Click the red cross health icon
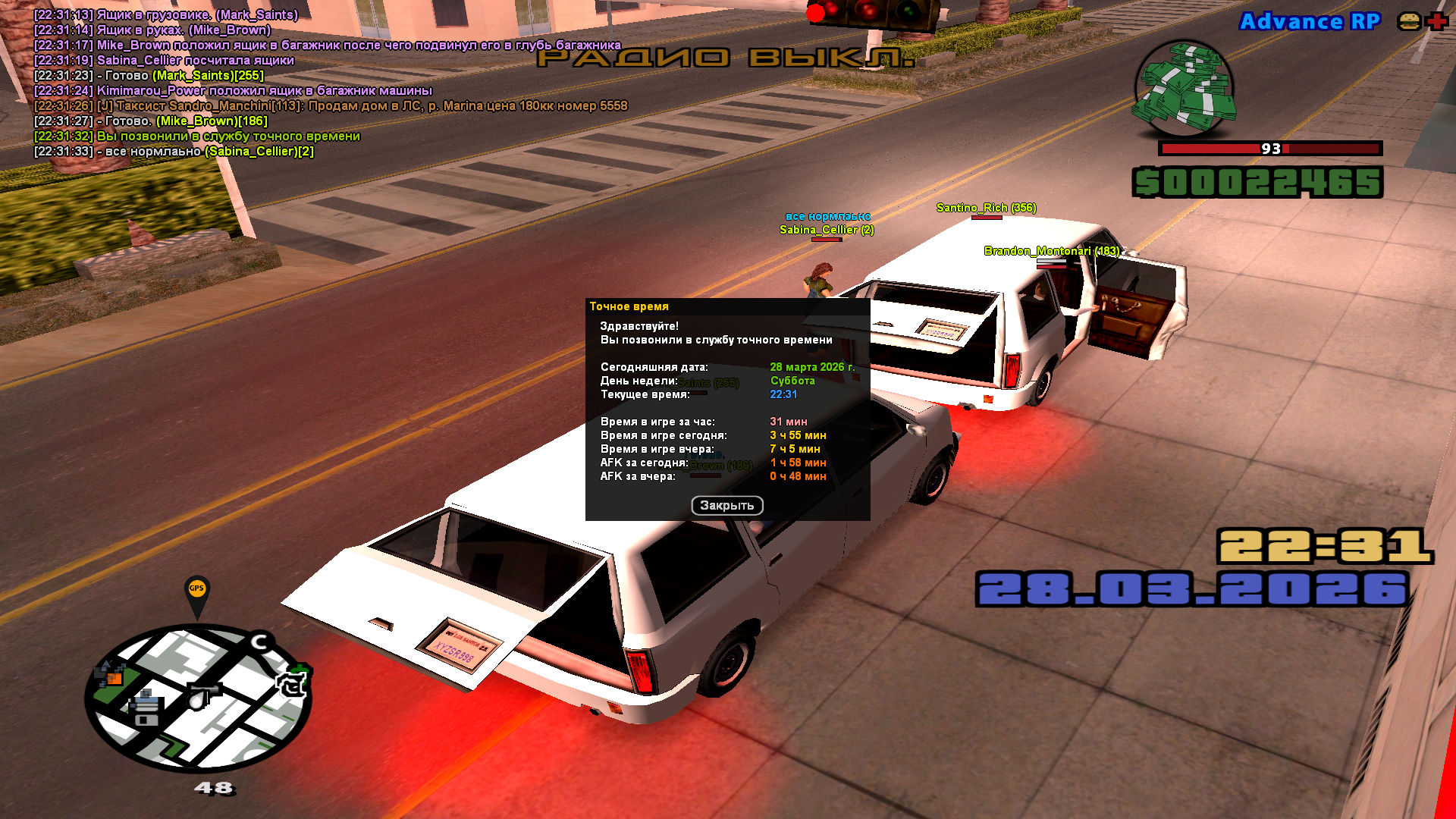Screen dimensions: 1456x819 (1437, 21)
